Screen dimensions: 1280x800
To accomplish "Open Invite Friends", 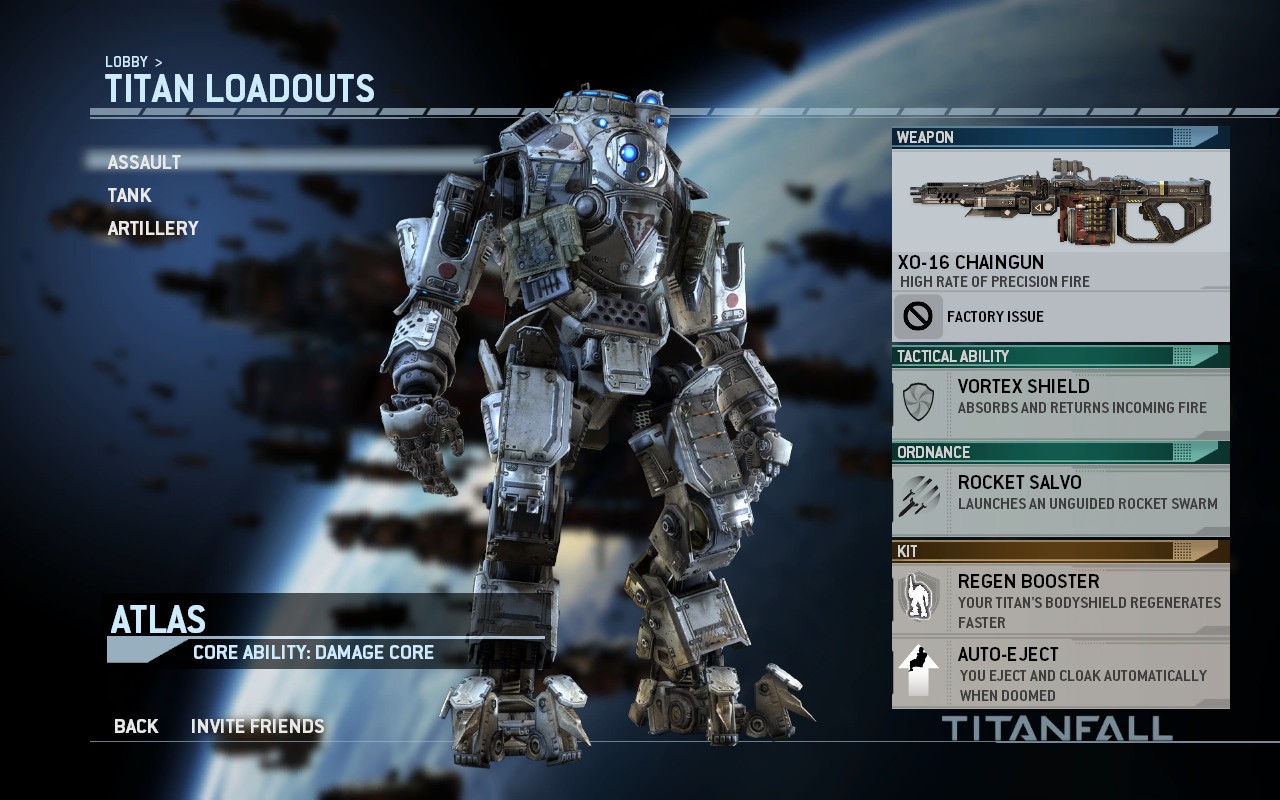I will coord(258,726).
